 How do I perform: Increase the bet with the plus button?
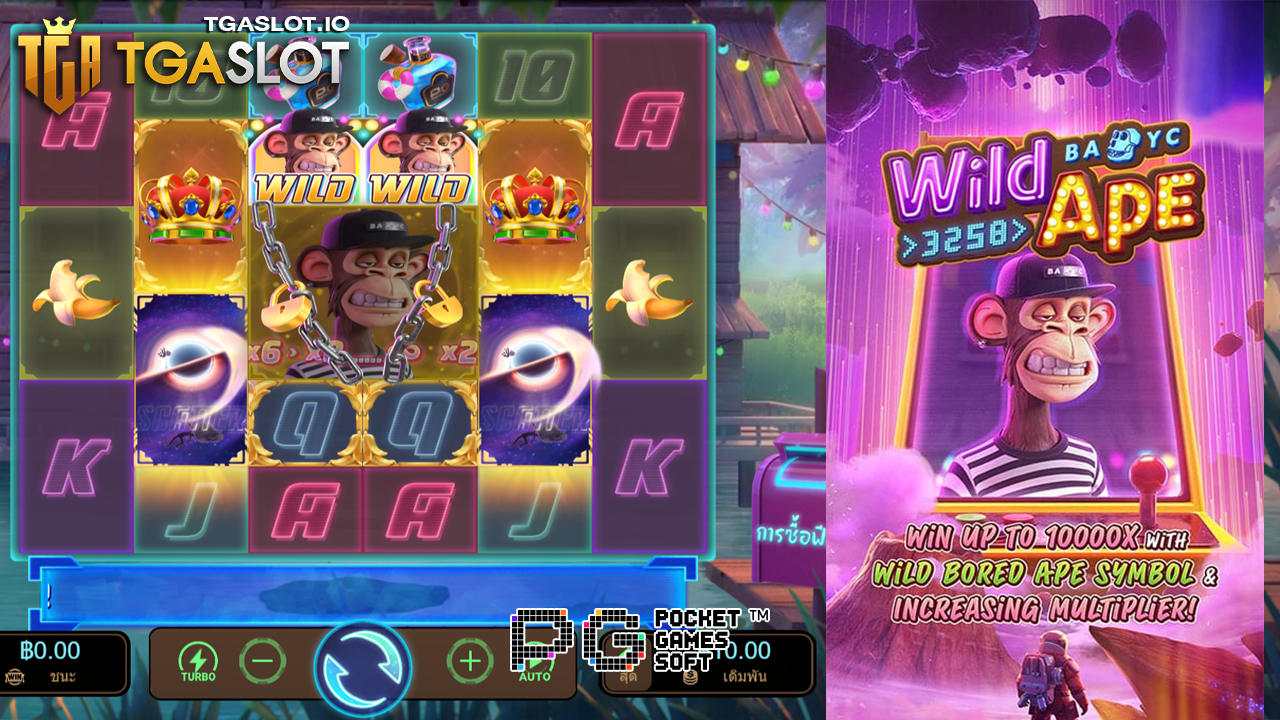[x=469, y=661]
